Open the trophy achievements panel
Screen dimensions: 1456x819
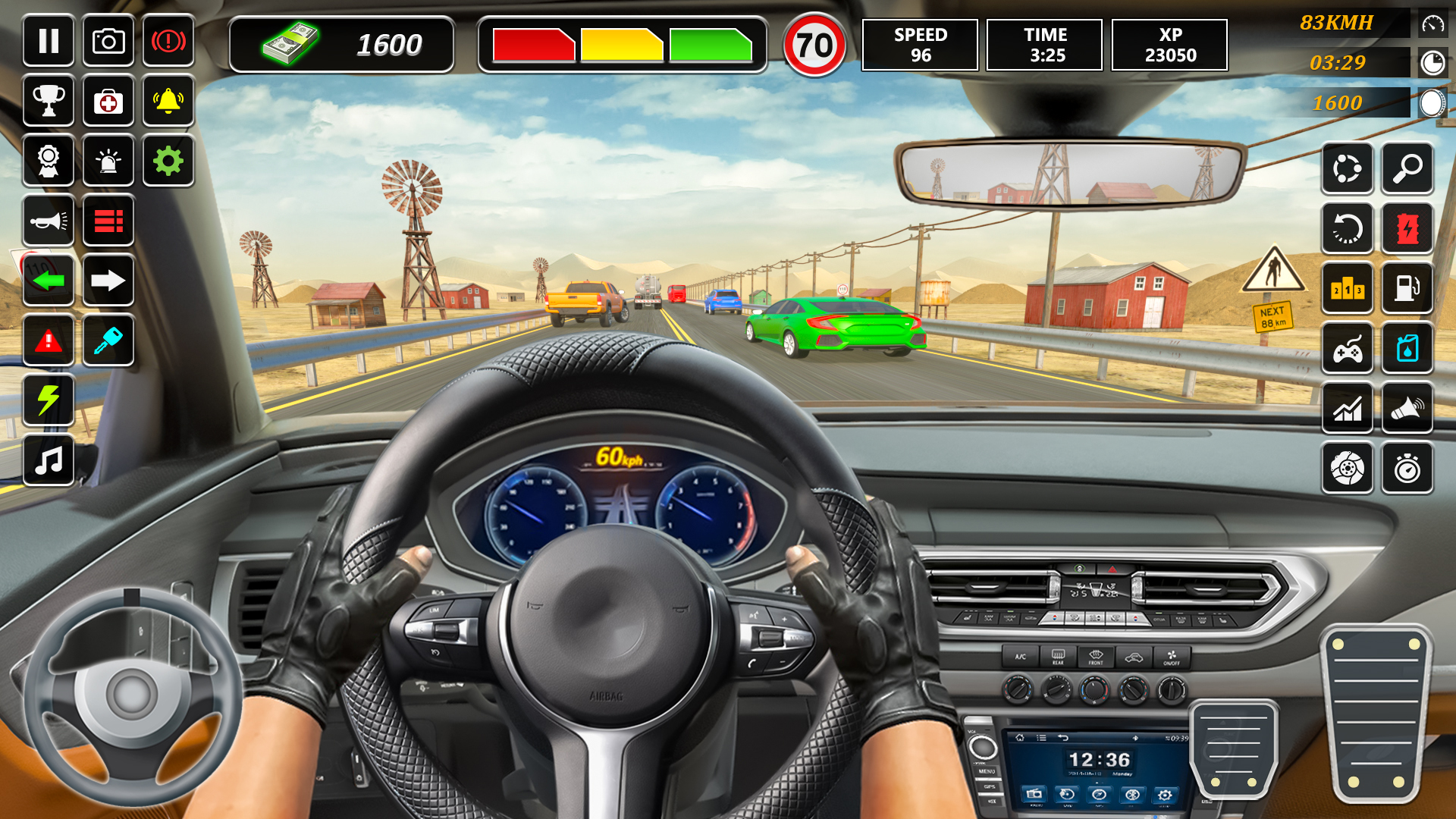tap(49, 101)
